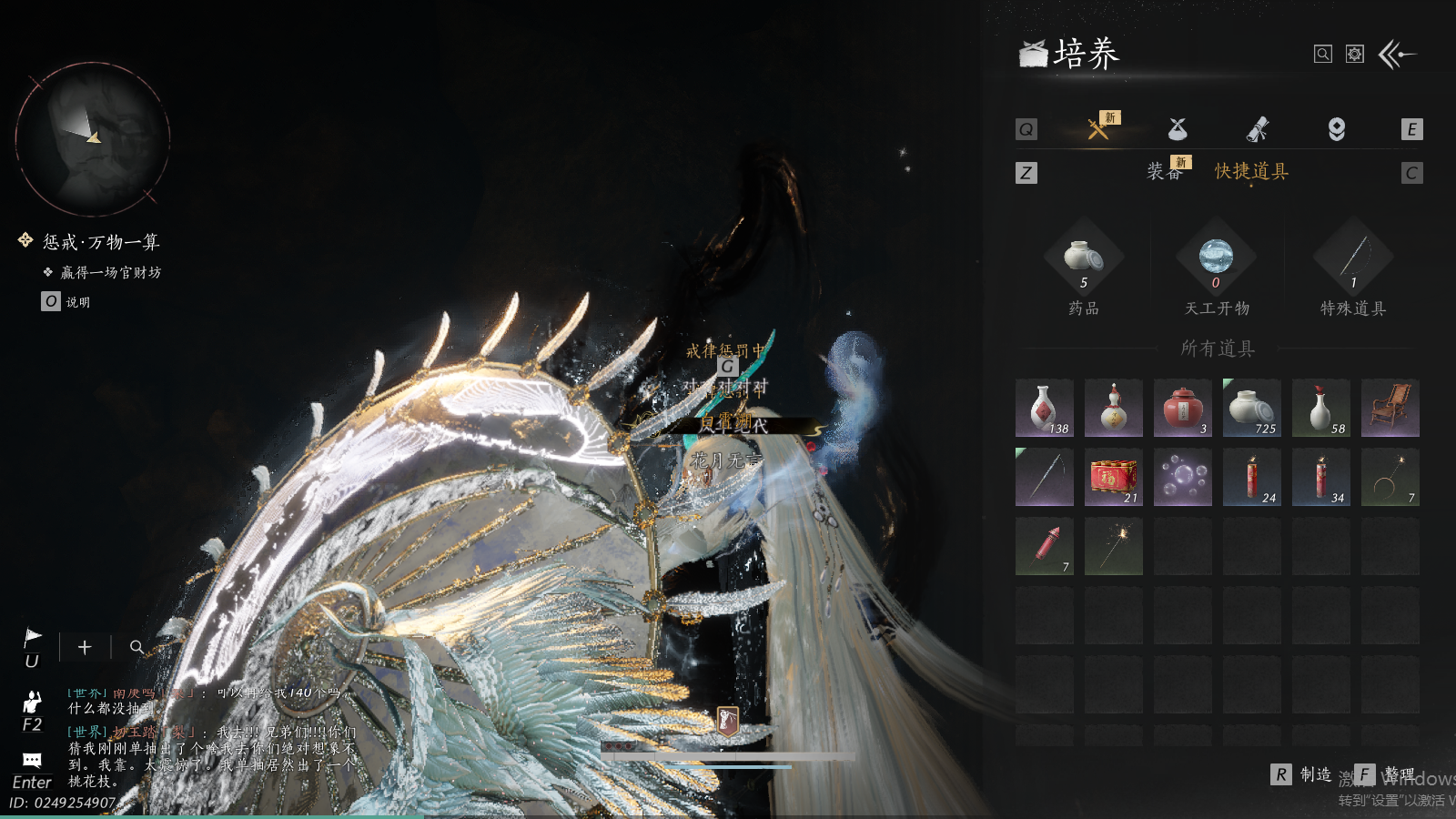Select the bubbles item slot

pos(1183,478)
